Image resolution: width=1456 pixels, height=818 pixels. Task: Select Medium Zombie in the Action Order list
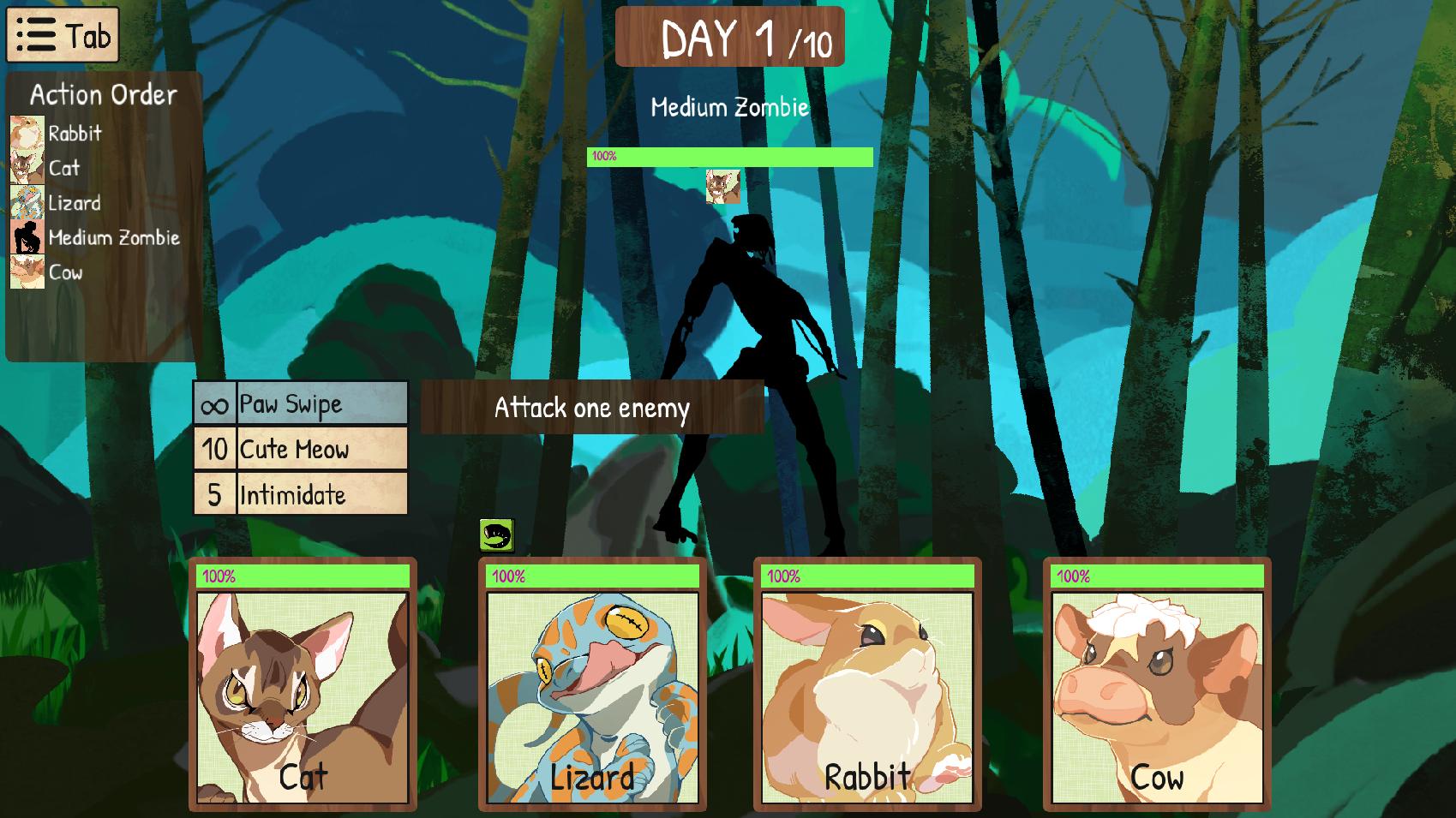pyautogui.click(x=113, y=237)
